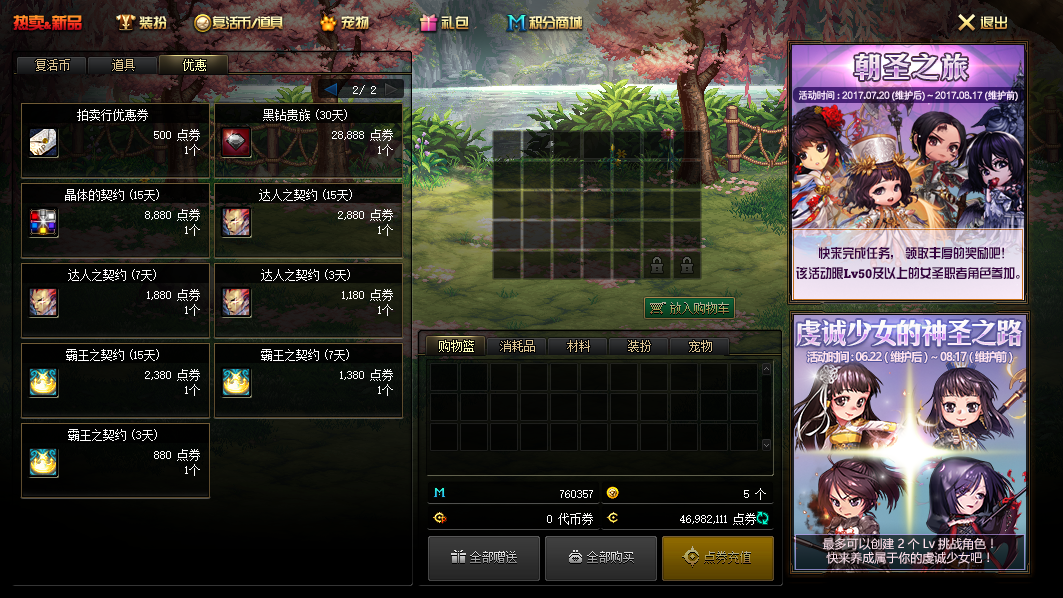Choose 晶体的契约 (15天) item
The width and height of the screenshot is (1063, 598).
[115, 221]
